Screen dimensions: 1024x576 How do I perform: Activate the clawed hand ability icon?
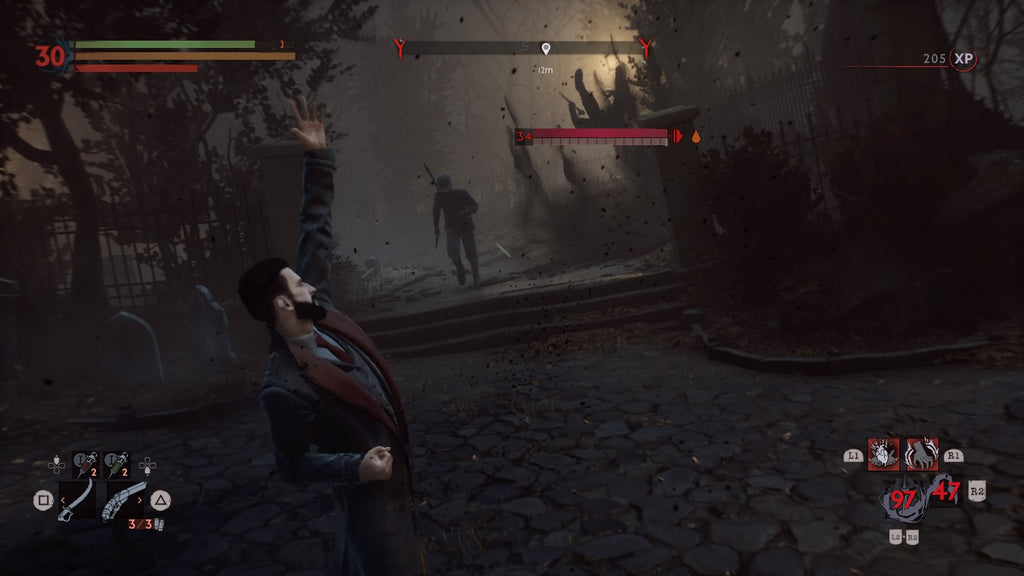tap(921, 454)
